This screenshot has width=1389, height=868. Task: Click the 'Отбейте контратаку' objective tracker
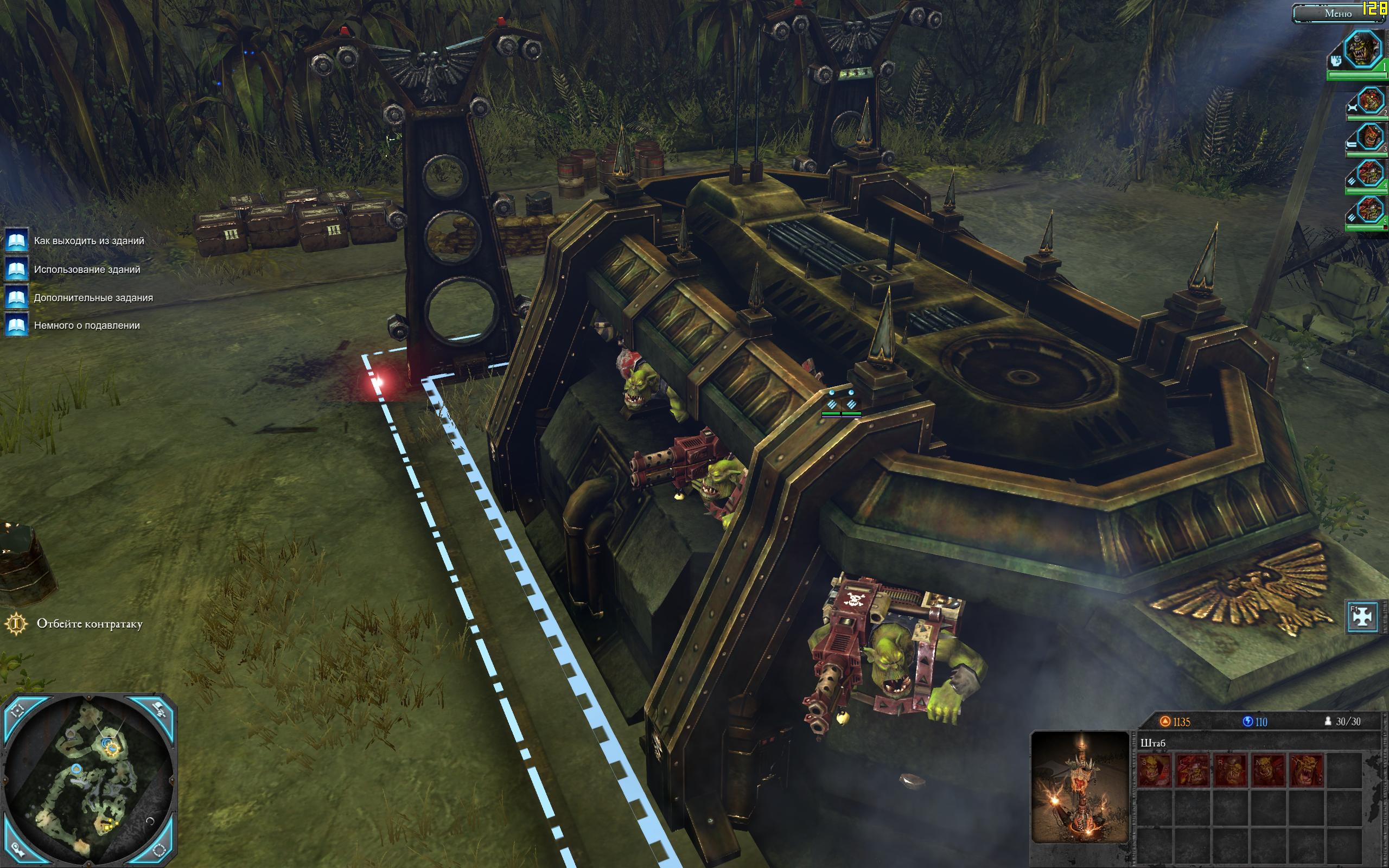click(x=89, y=624)
